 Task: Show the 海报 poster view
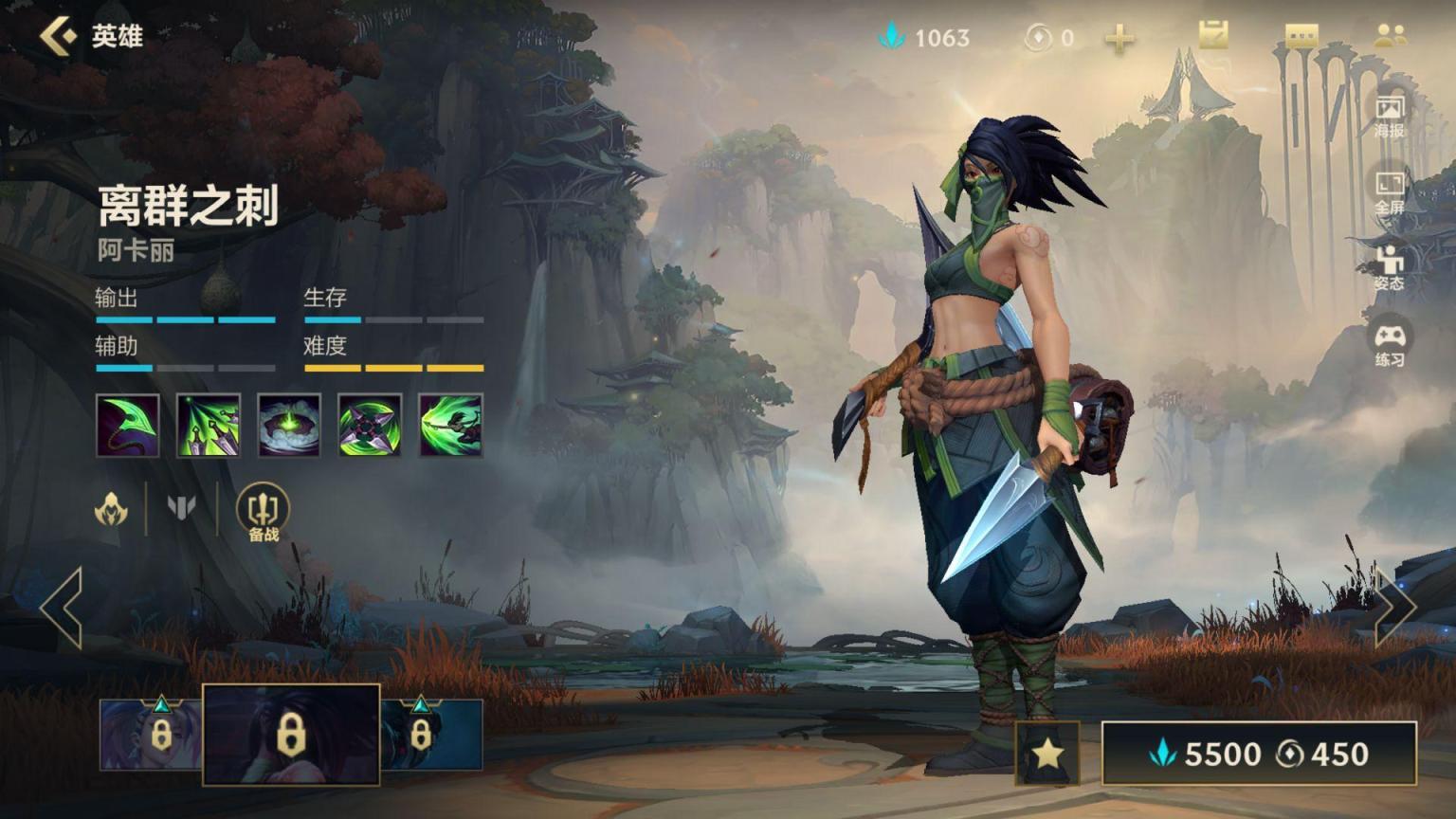[x=1390, y=116]
